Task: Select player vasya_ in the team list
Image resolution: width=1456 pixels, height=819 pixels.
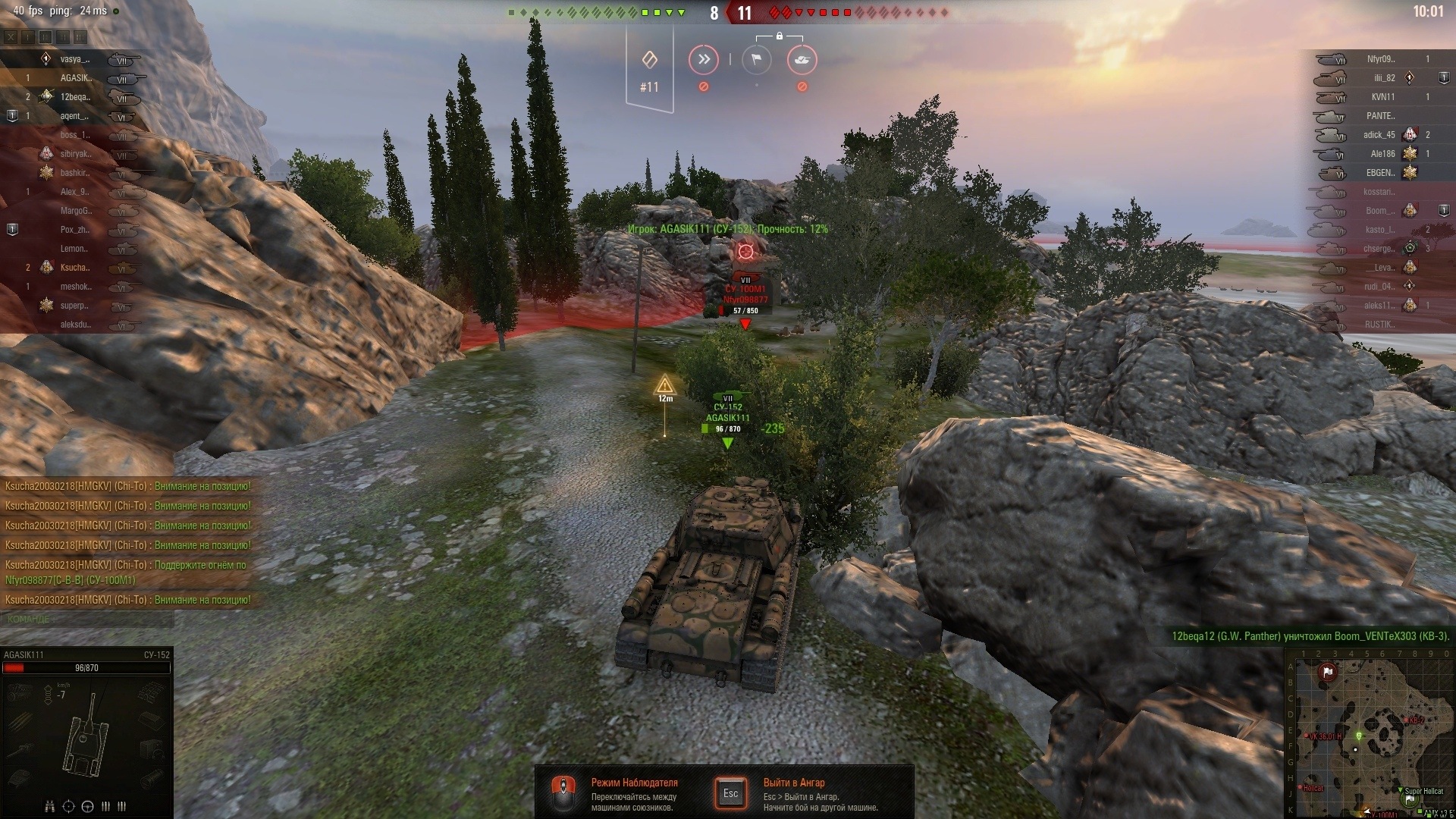Action: click(74, 59)
